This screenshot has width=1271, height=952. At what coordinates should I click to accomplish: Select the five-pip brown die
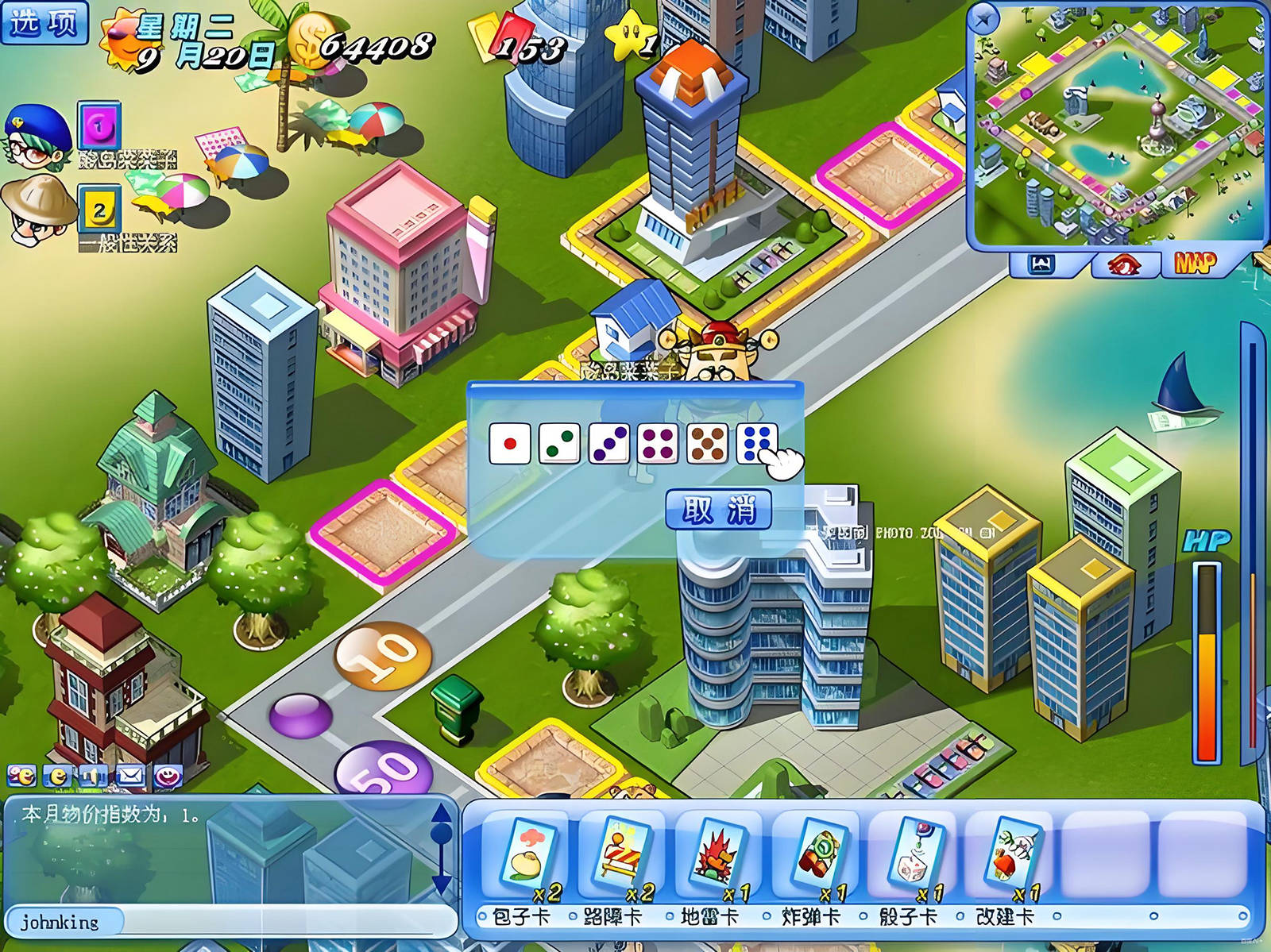pyautogui.click(x=707, y=443)
